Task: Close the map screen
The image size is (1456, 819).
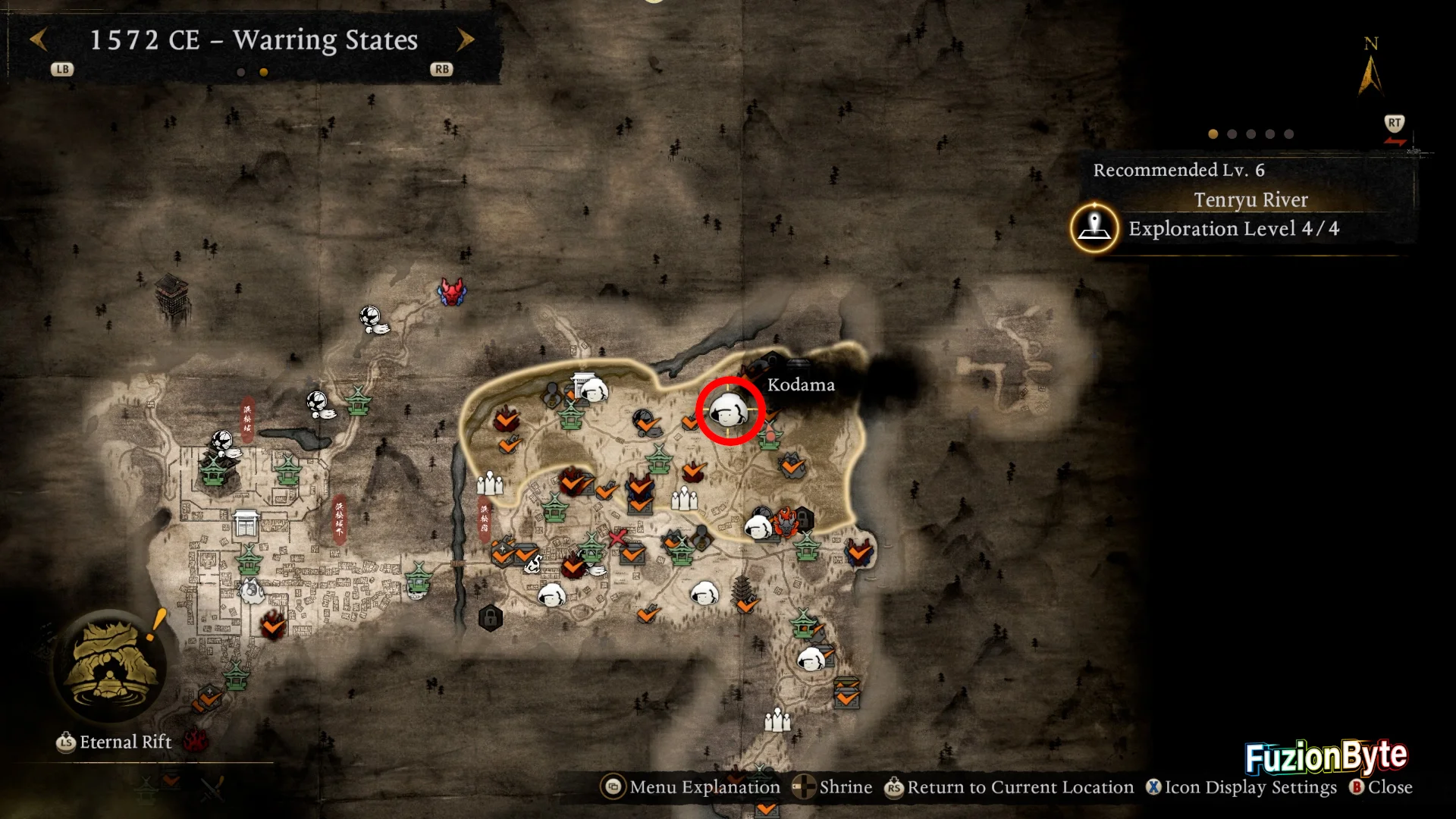Action: click(x=1381, y=787)
